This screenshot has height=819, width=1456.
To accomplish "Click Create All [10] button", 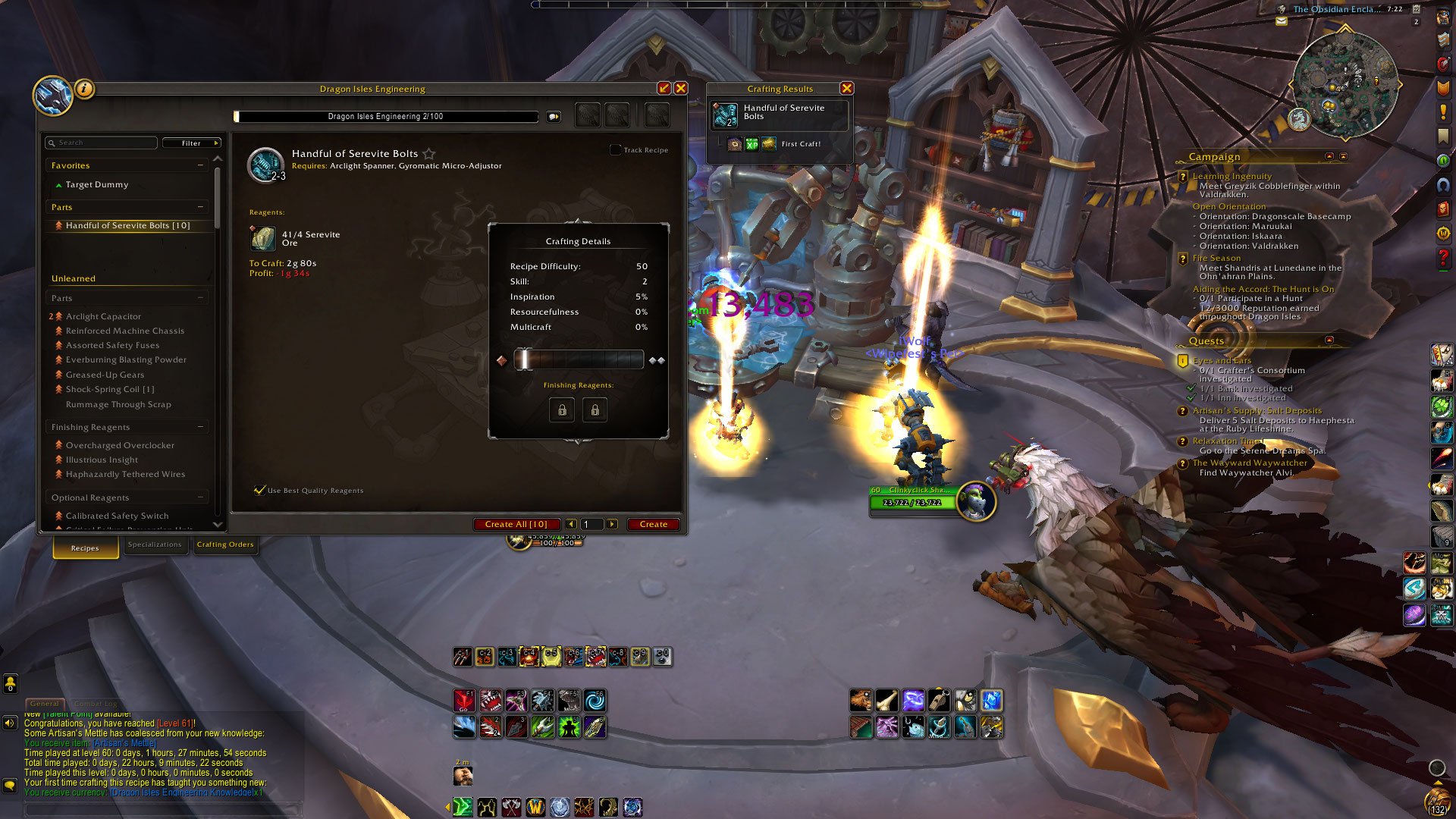I will (516, 524).
